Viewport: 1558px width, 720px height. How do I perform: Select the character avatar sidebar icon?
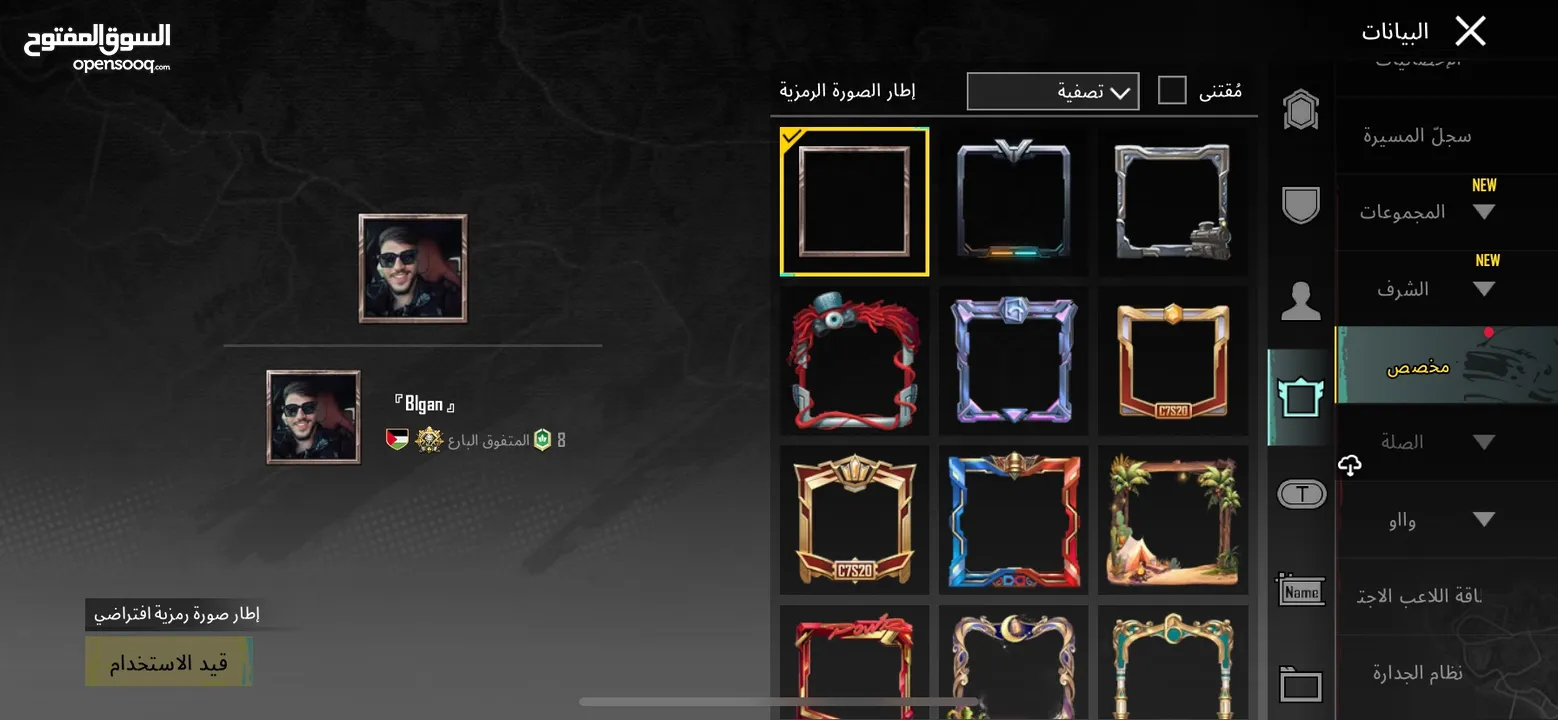pyautogui.click(x=1300, y=303)
